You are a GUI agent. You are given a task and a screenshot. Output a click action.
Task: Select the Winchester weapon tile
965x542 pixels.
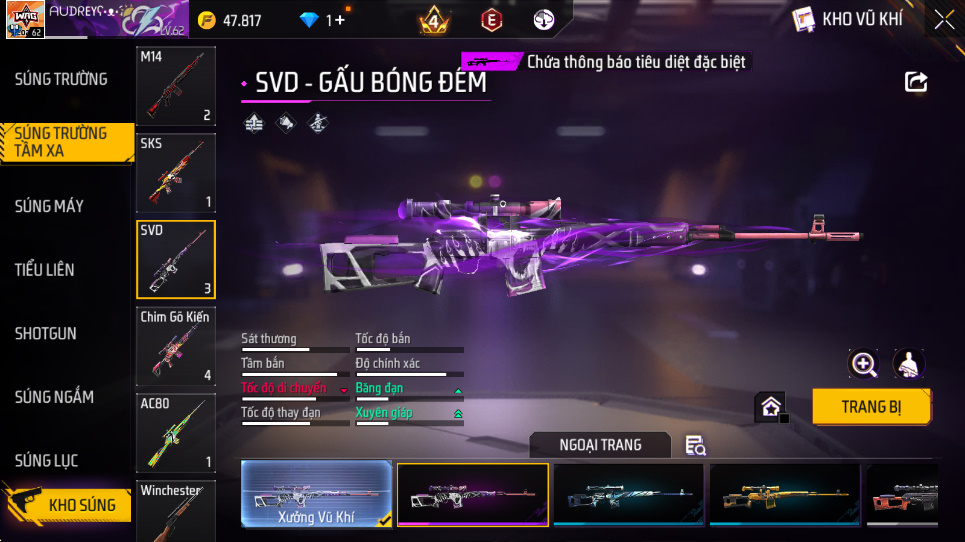[176, 510]
